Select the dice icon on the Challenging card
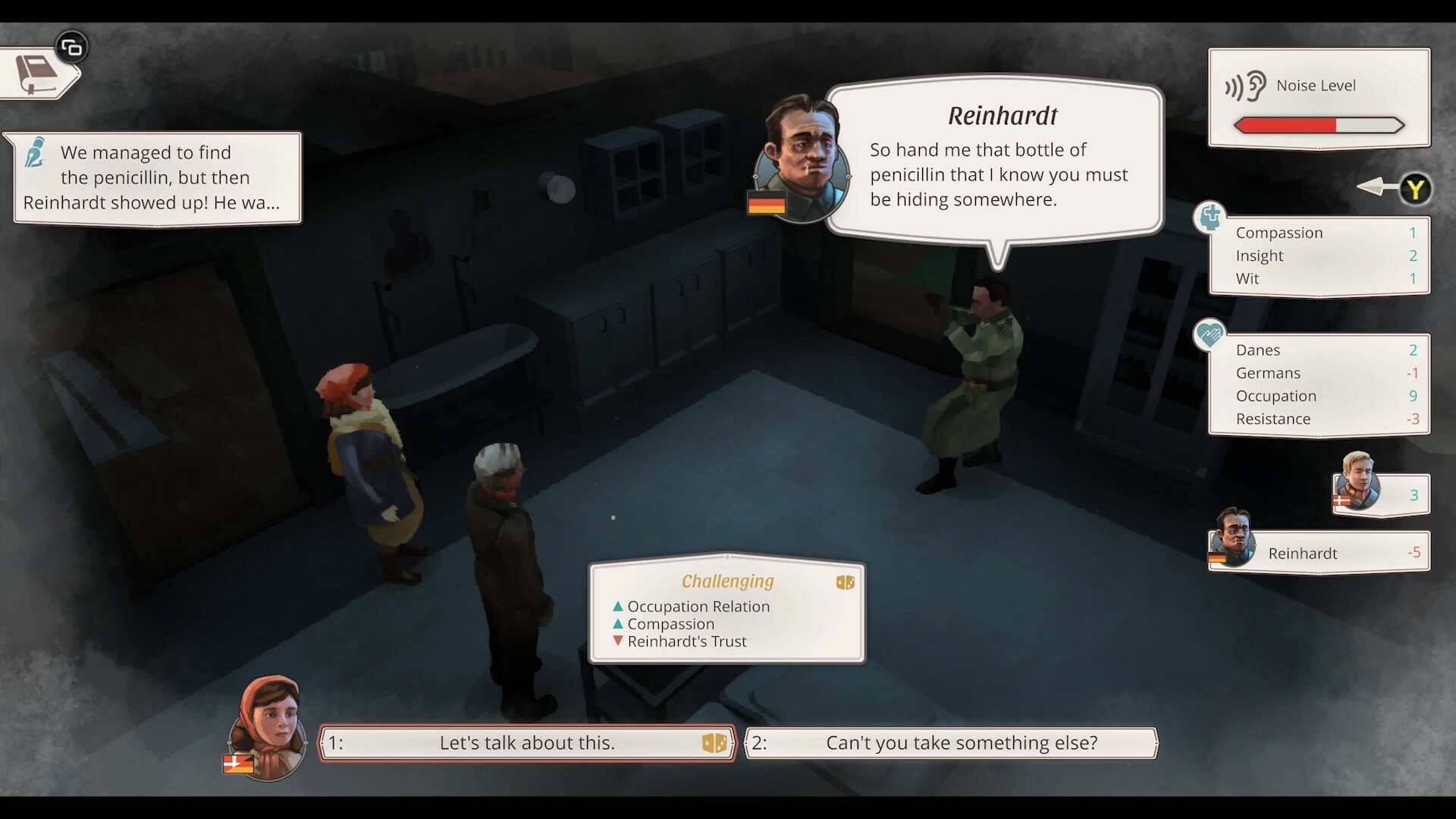Viewport: 1456px width, 819px height. 845,582
